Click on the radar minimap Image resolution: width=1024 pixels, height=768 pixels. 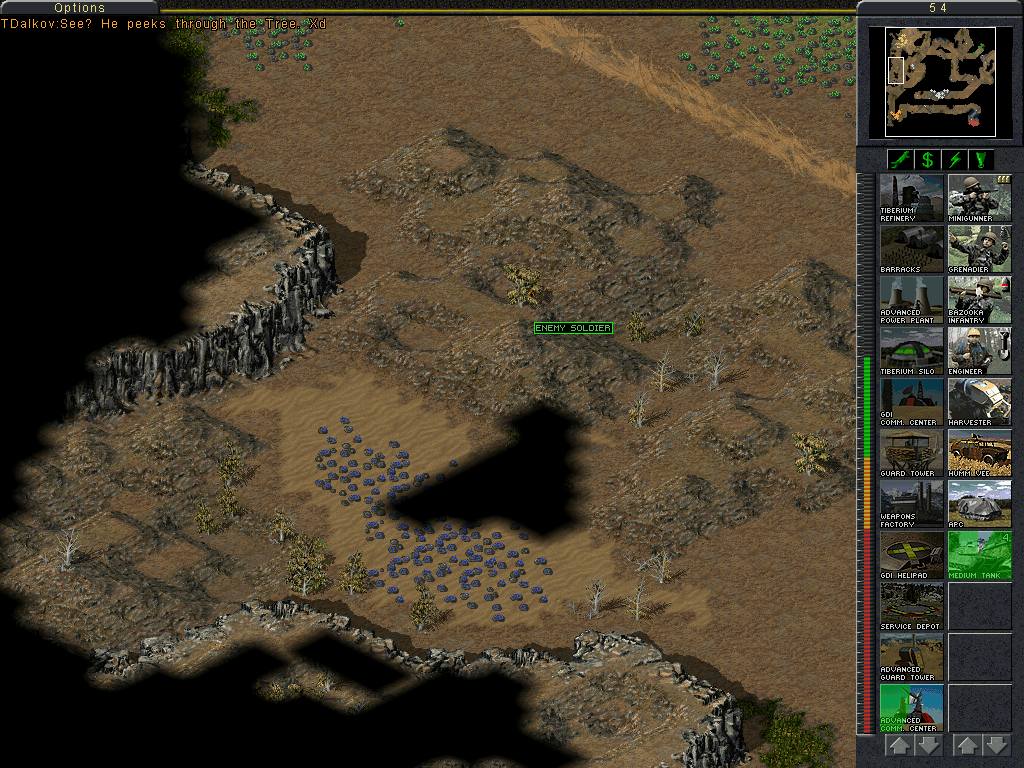pyautogui.click(x=940, y=82)
